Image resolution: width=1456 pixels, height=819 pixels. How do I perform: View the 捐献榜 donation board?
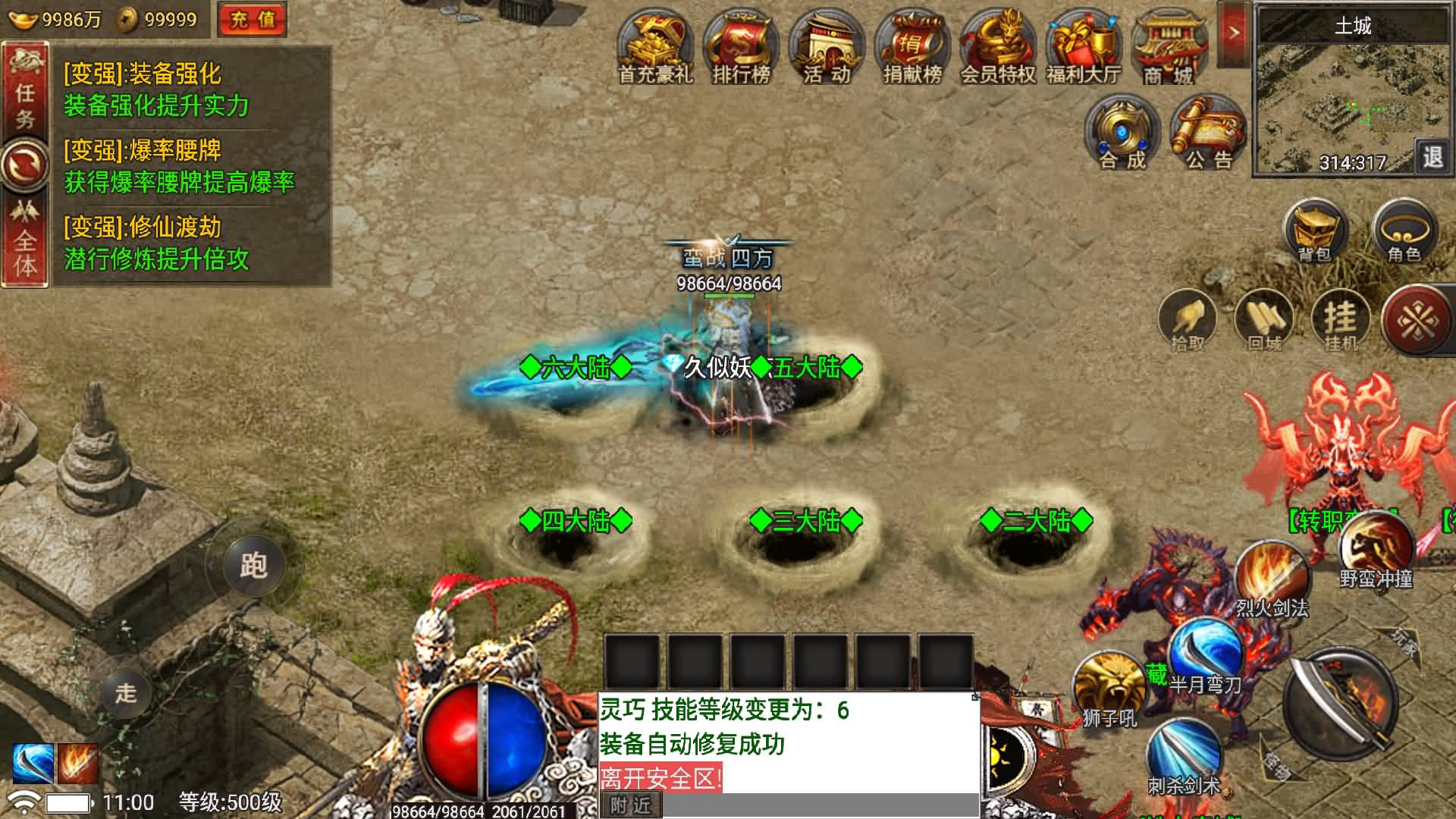[x=912, y=45]
